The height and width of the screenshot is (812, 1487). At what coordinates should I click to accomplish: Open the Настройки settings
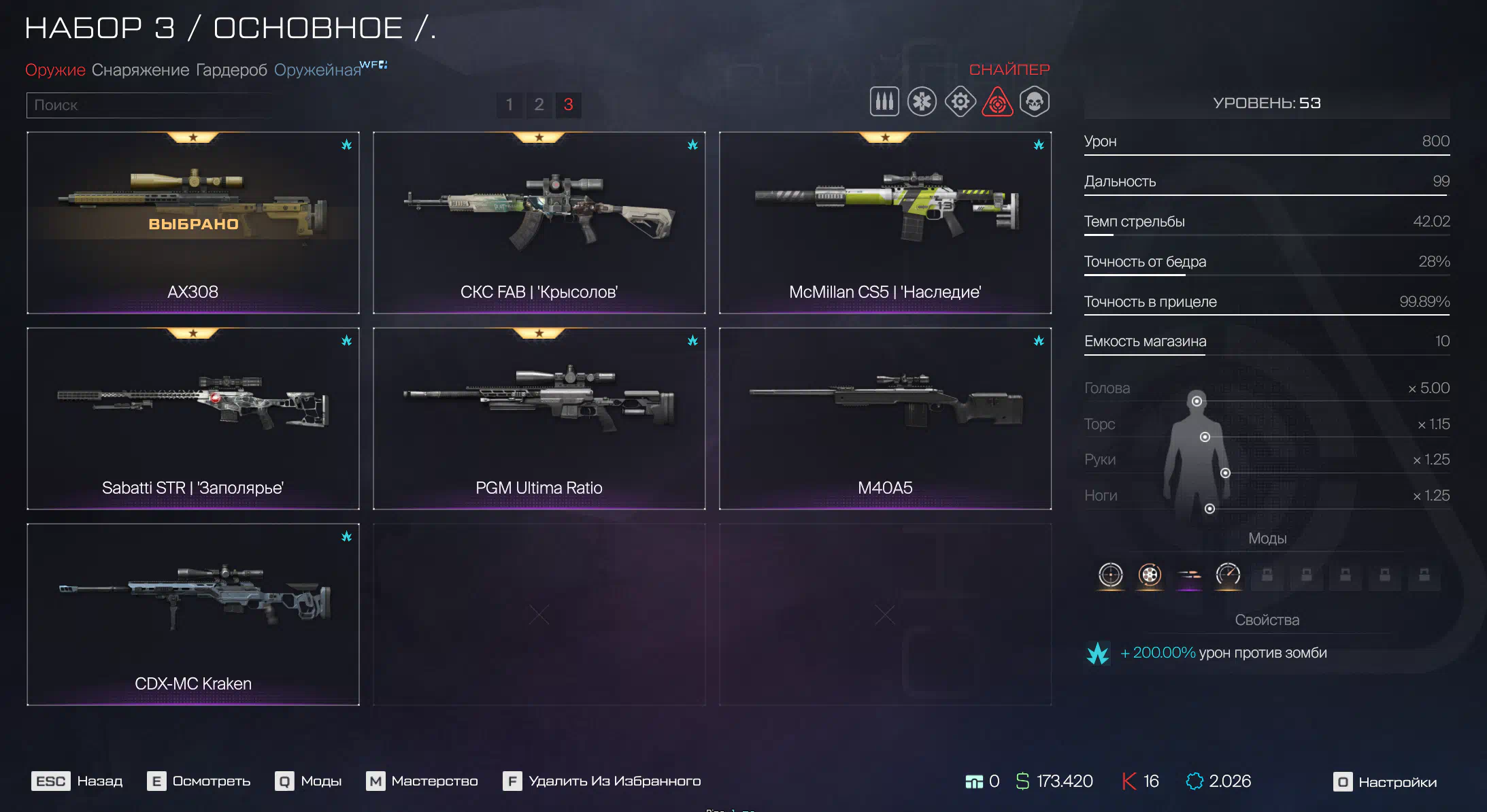pyautogui.click(x=1385, y=782)
